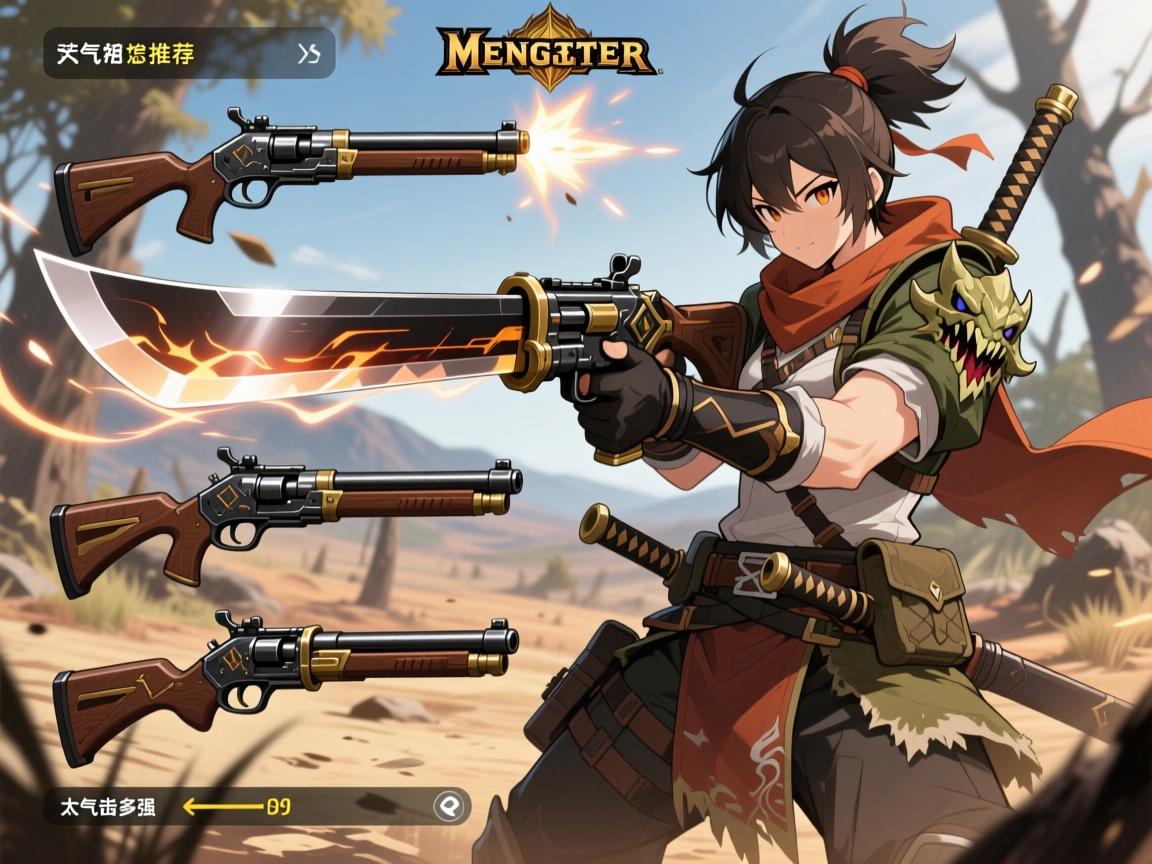Select the 太气击多强 label
Viewport: 1152px width, 864px height.
pyautogui.click(x=100, y=806)
